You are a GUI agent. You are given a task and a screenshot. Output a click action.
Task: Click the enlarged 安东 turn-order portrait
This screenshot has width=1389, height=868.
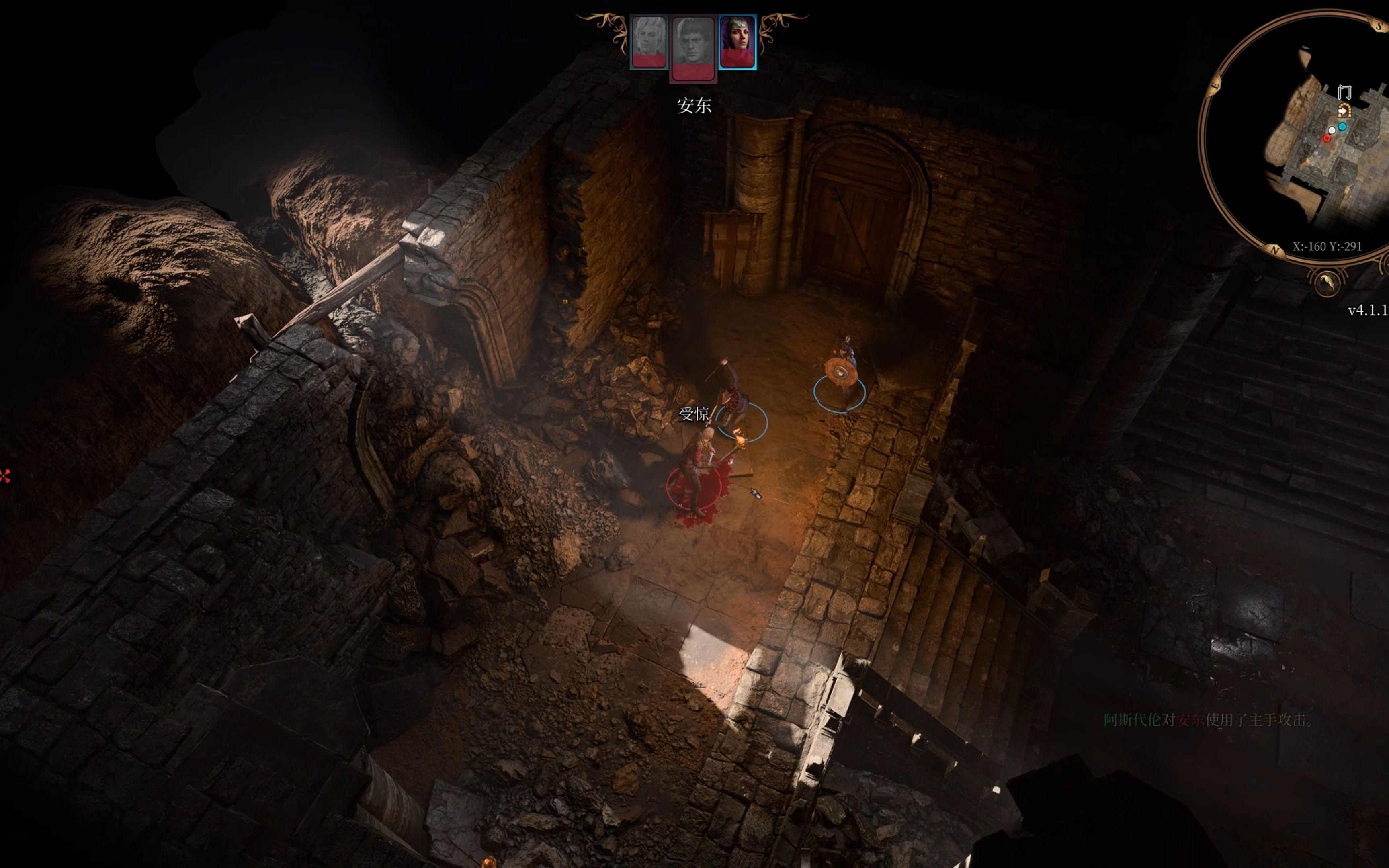[693, 48]
